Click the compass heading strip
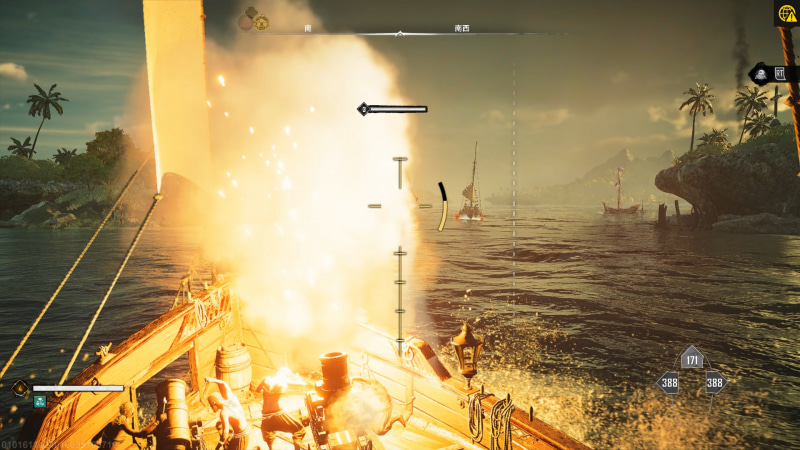 point(400,31)
